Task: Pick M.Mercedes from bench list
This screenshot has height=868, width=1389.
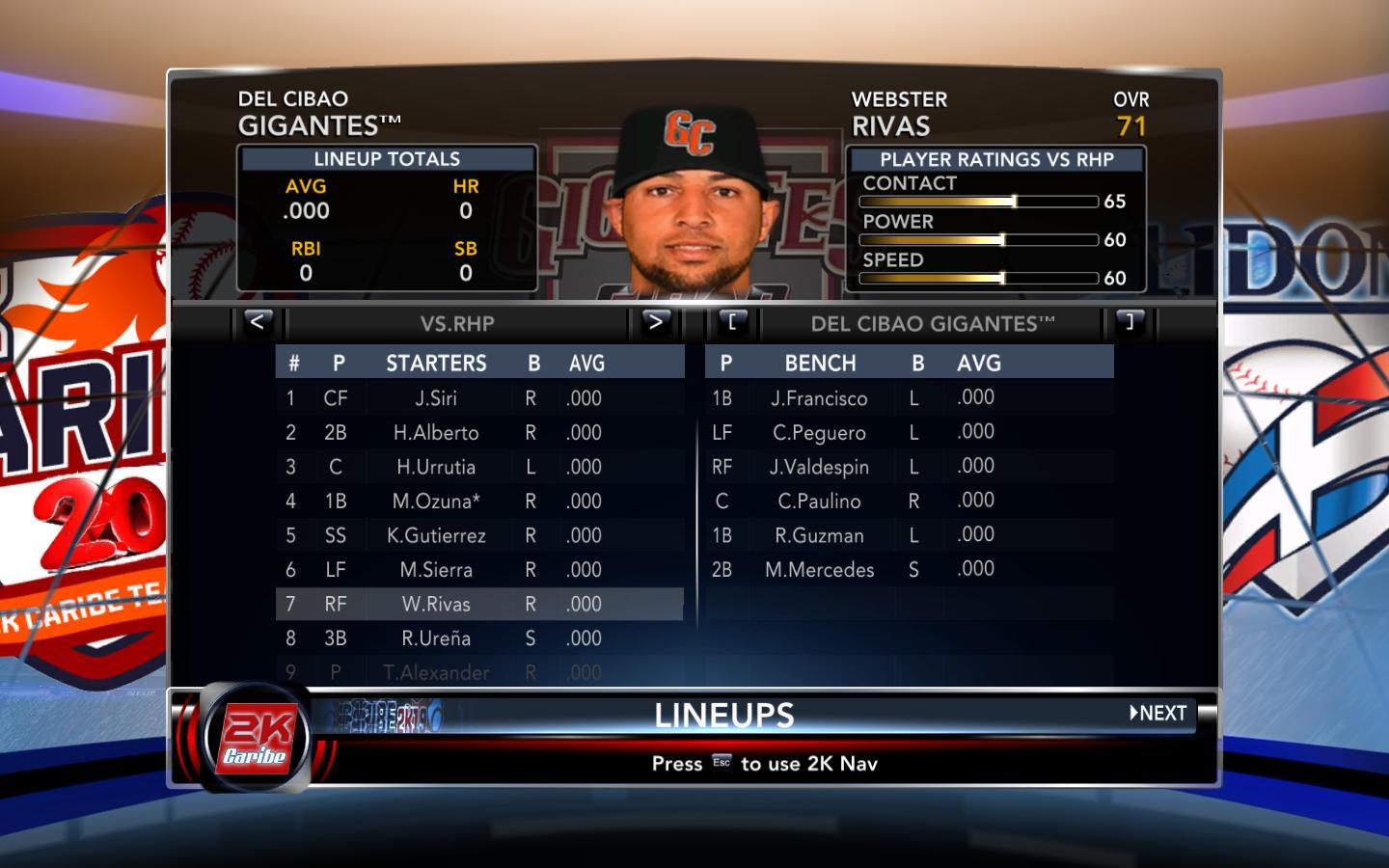Action: pos(819,570)
